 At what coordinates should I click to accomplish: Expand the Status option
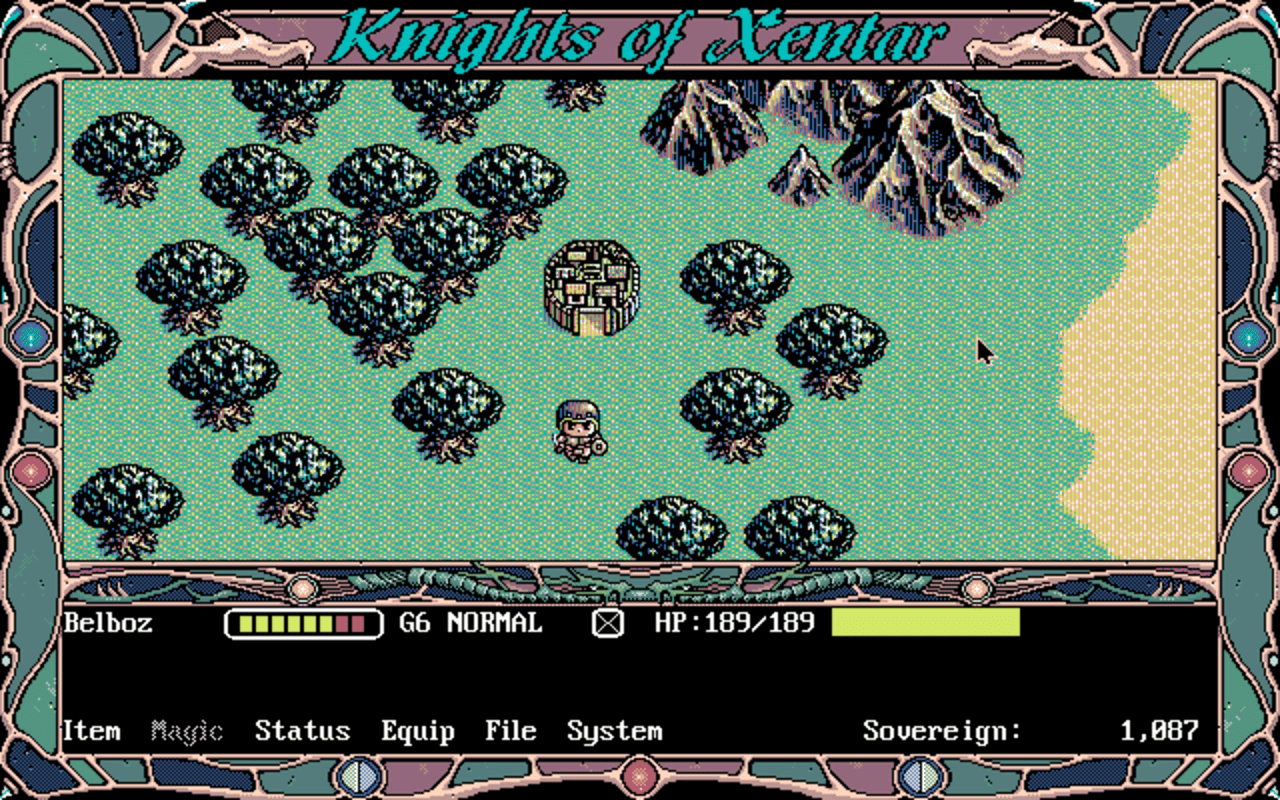tap(303, 731)
